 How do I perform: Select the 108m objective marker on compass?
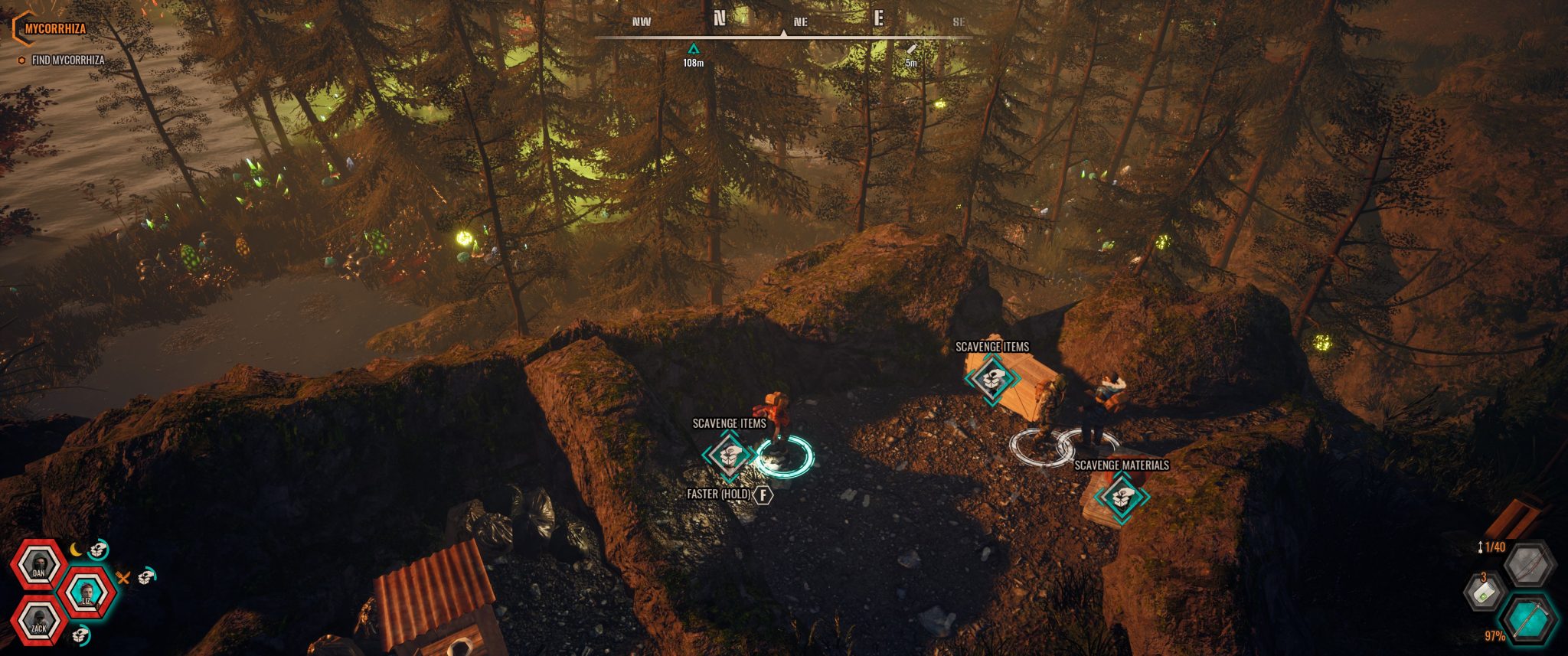(693, 50)
